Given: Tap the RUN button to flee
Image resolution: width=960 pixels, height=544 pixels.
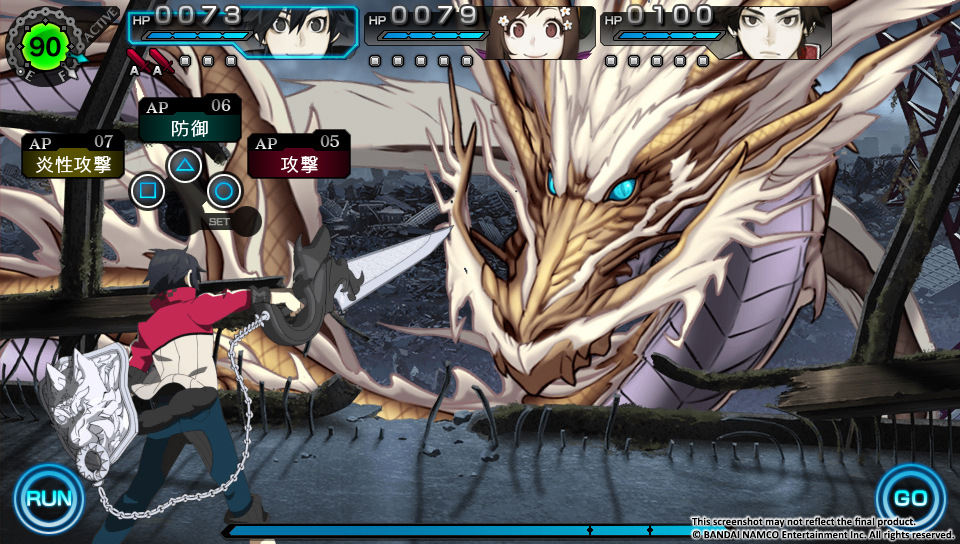Looking at the screenshot, I should coord(47,498).
